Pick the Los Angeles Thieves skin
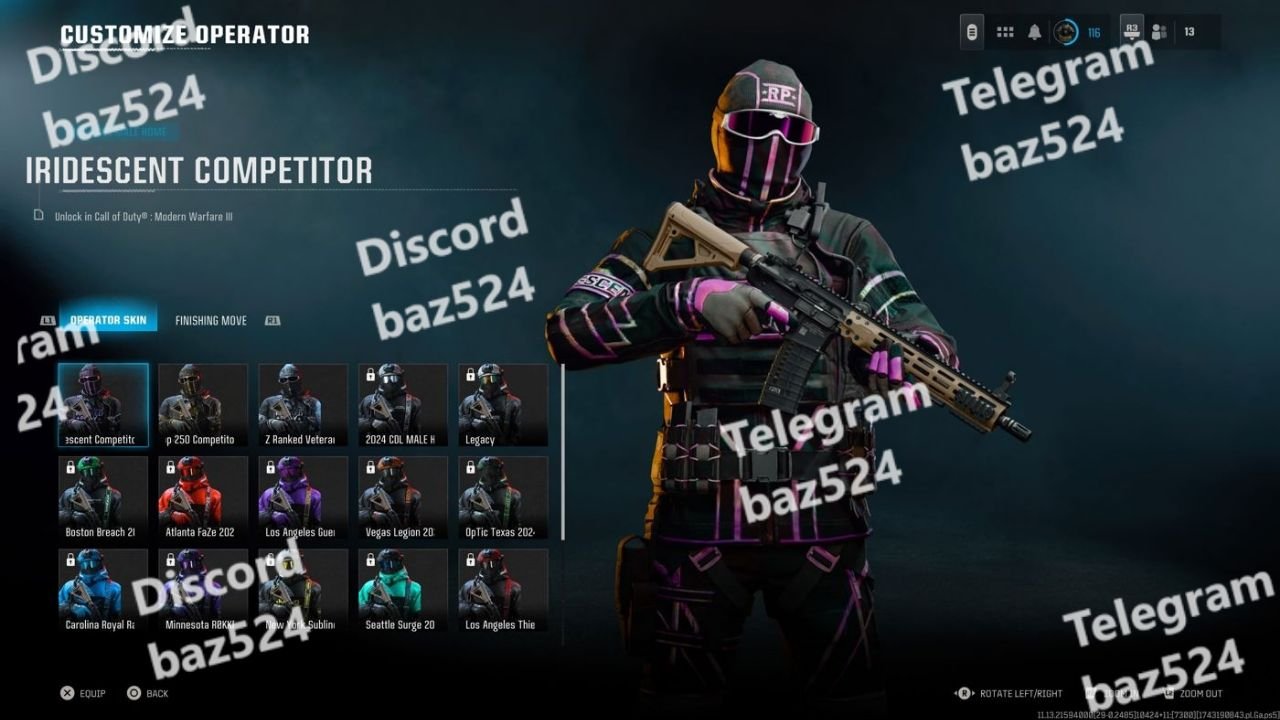 pyautogui.click(x=503, y=590)
